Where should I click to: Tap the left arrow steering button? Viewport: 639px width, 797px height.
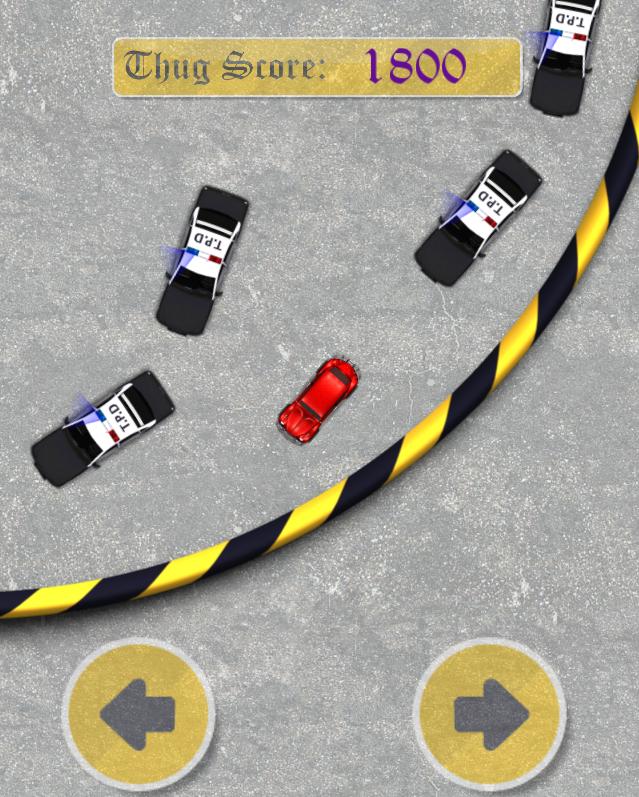pyautogui.click(x=138, y=713)
